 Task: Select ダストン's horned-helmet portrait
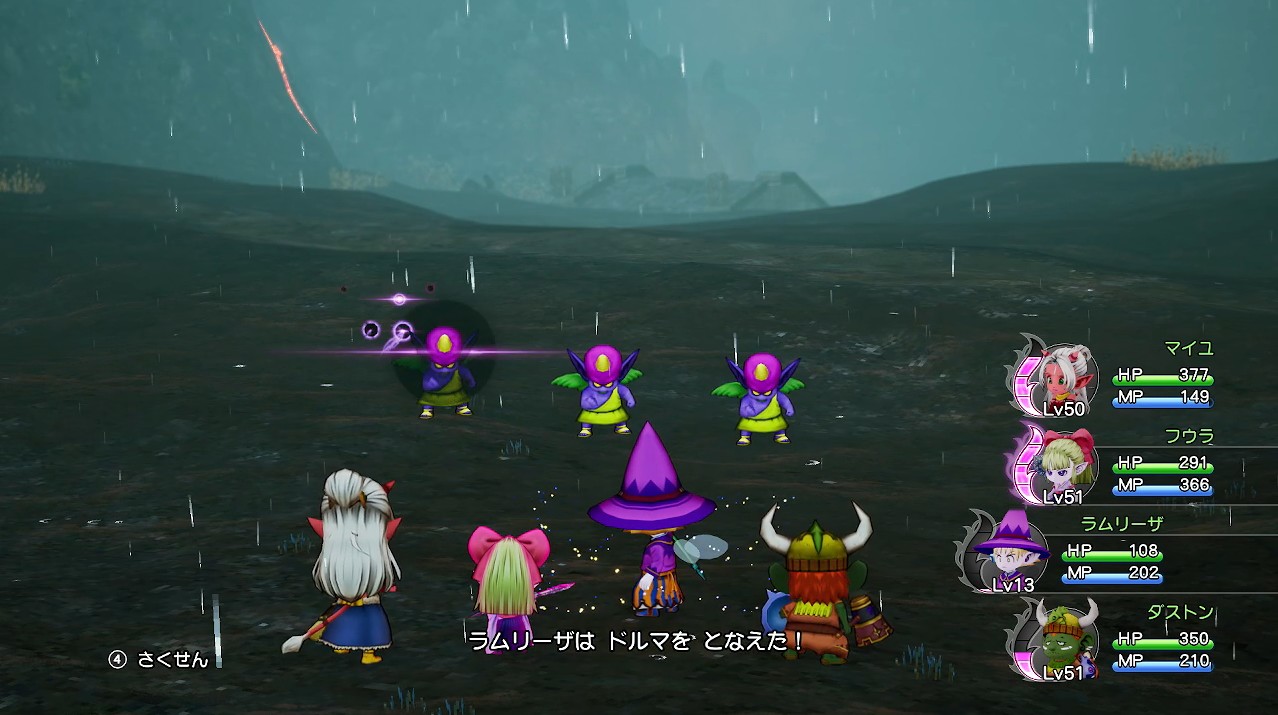click(x=1067, y=637)
